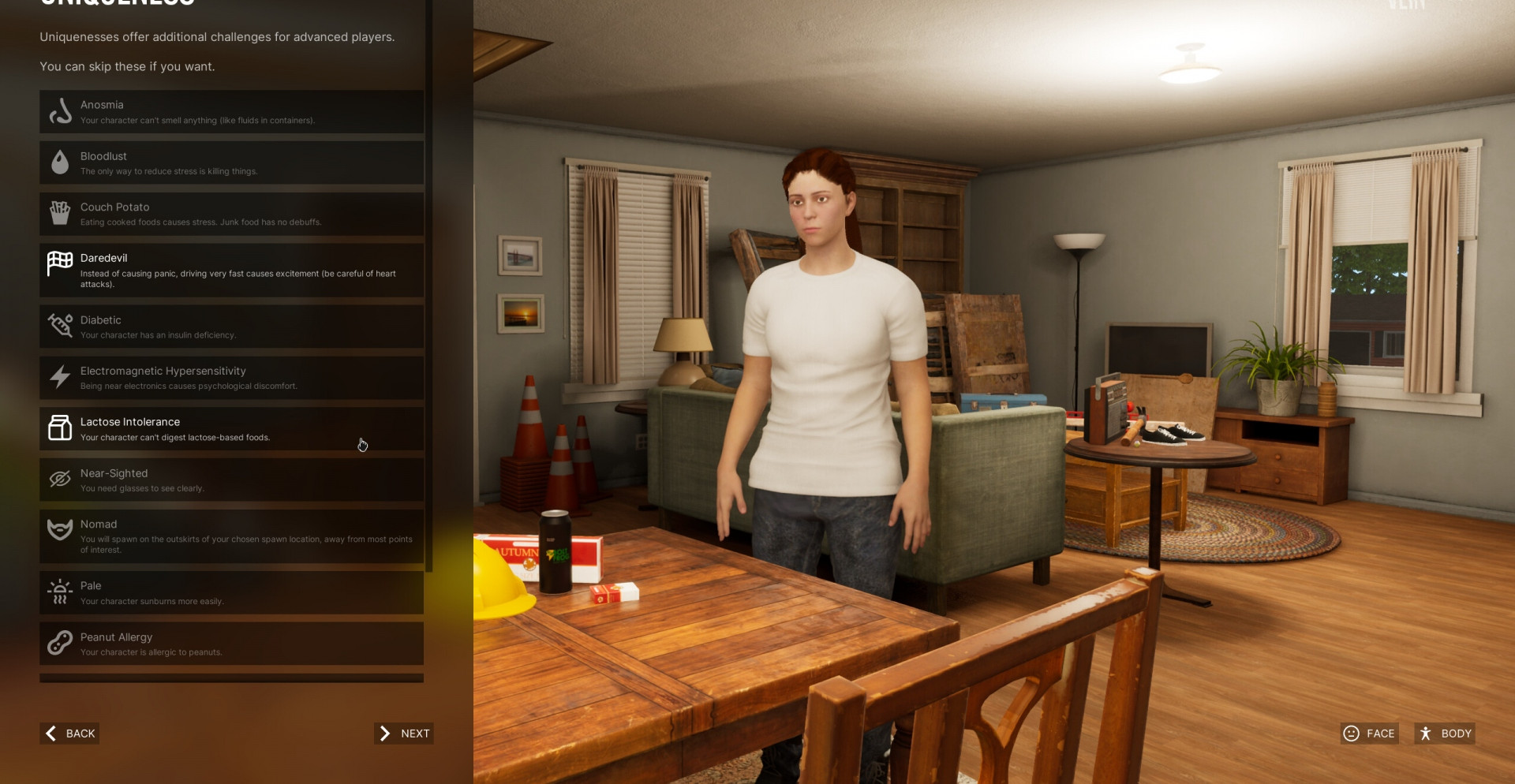The height and width of the screenshot is (784, 1515).
Task: Continue with the Next button
Action: click(x=404, y=734)
